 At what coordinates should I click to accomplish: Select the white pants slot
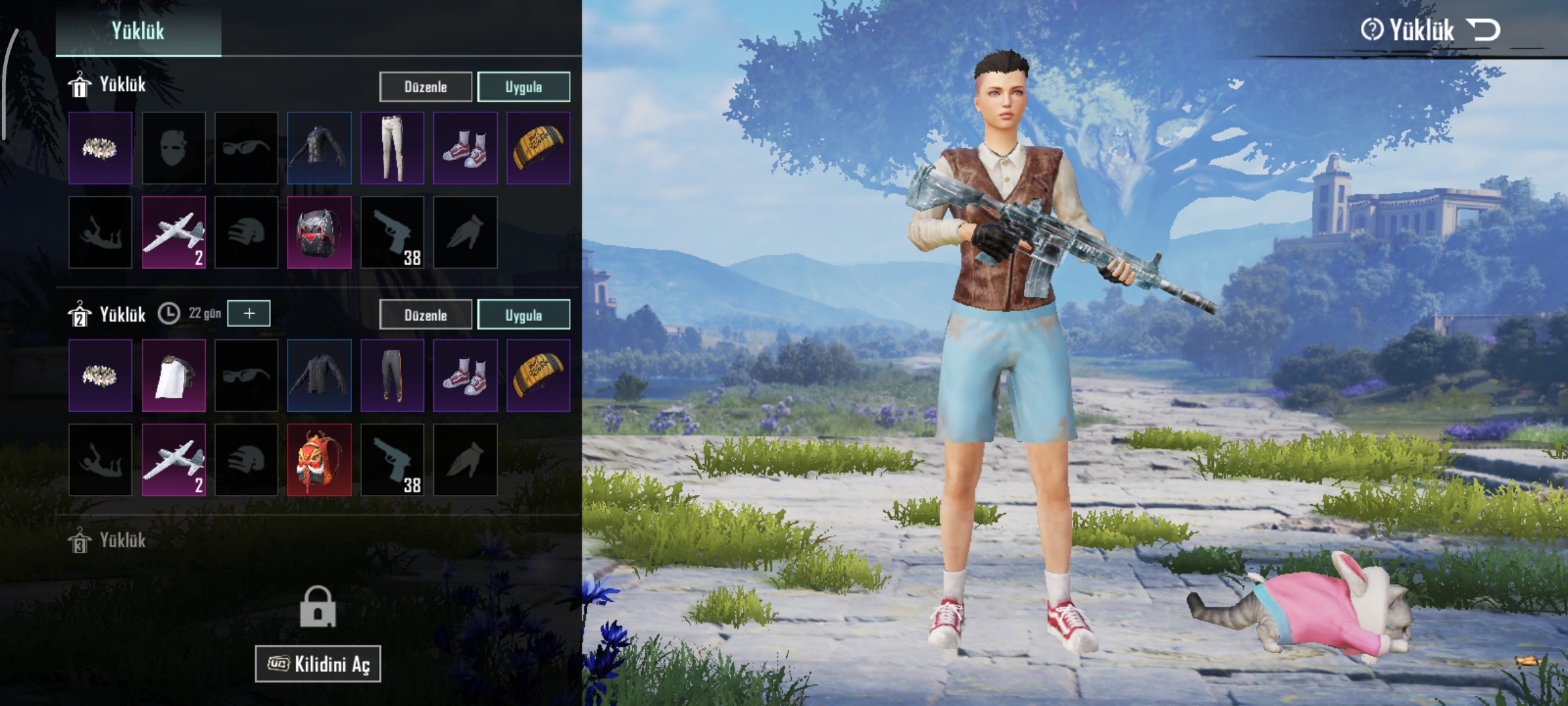(x=392, y=148)
